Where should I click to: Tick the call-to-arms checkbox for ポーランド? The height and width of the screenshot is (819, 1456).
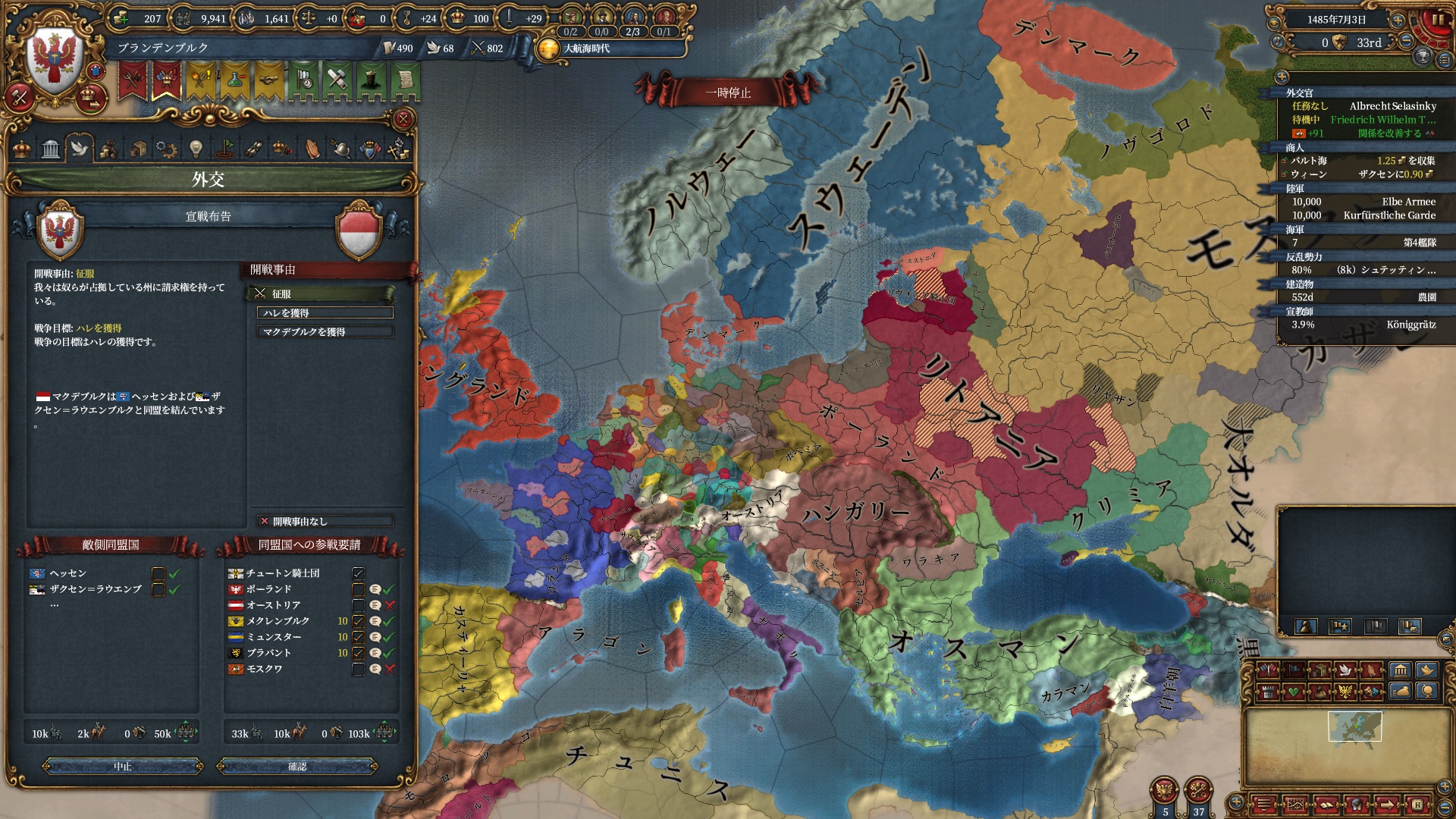tap(358, 589)
